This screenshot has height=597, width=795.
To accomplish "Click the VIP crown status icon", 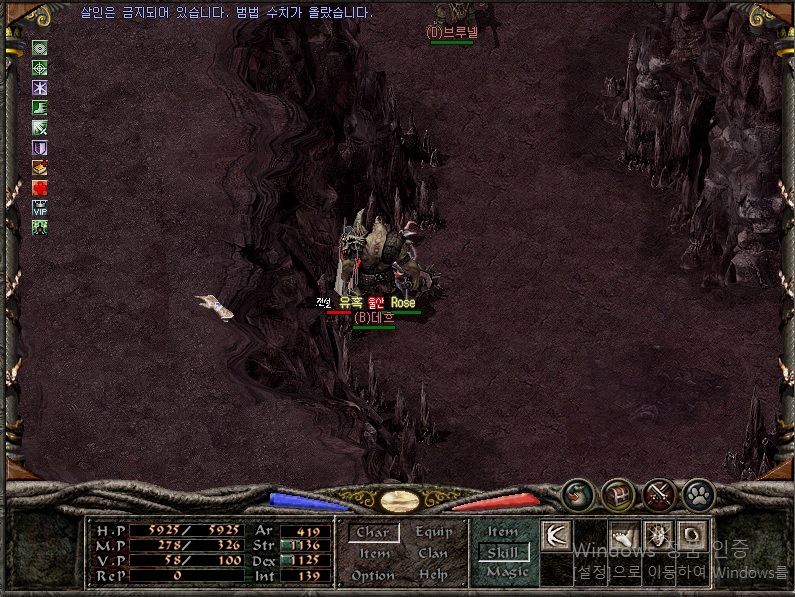I will pyautogui.click(x=40, y=207).
